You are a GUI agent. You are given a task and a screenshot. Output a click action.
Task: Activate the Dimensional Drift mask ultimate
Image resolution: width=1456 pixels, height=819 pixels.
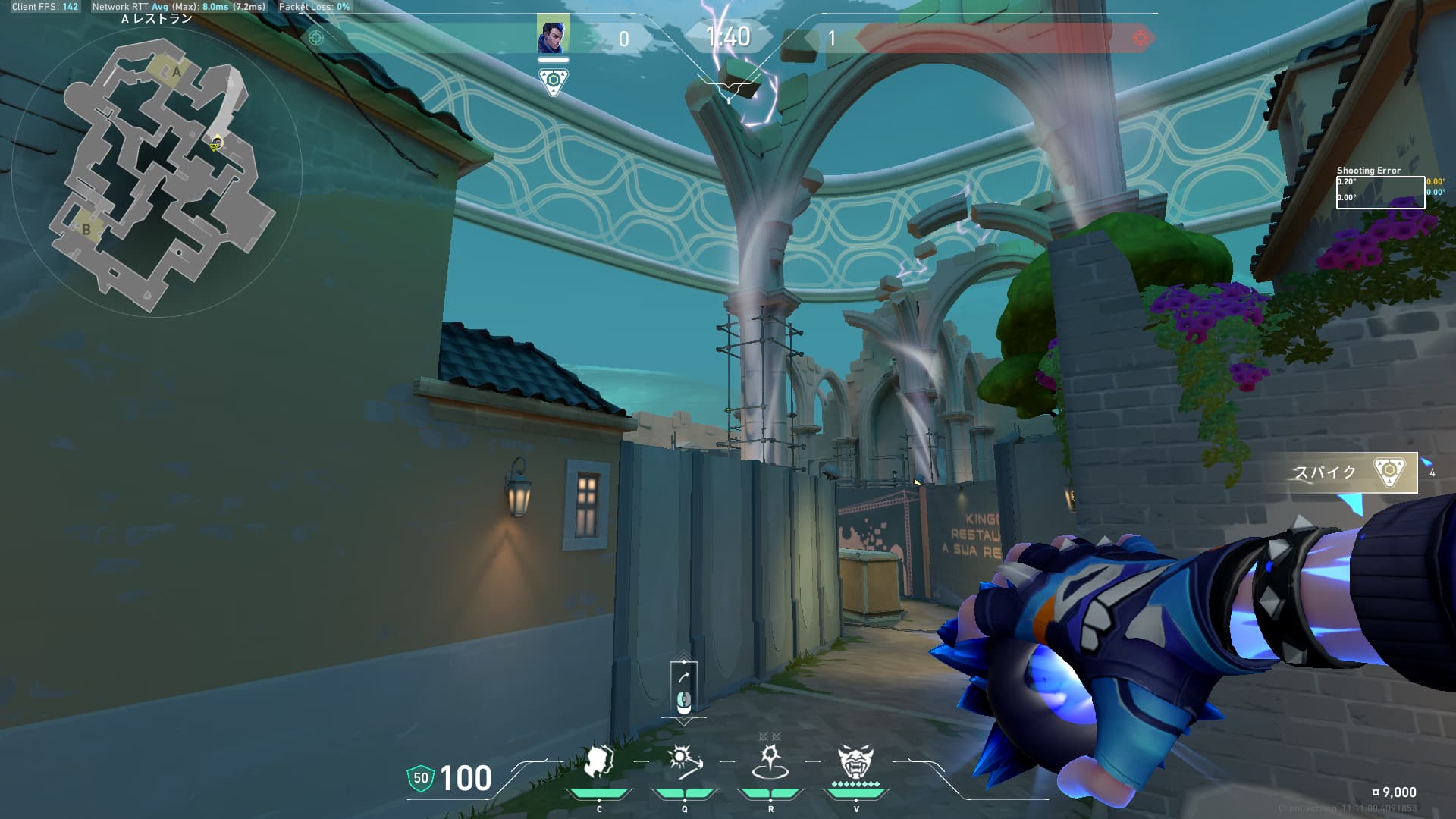(x=855, y=763)
